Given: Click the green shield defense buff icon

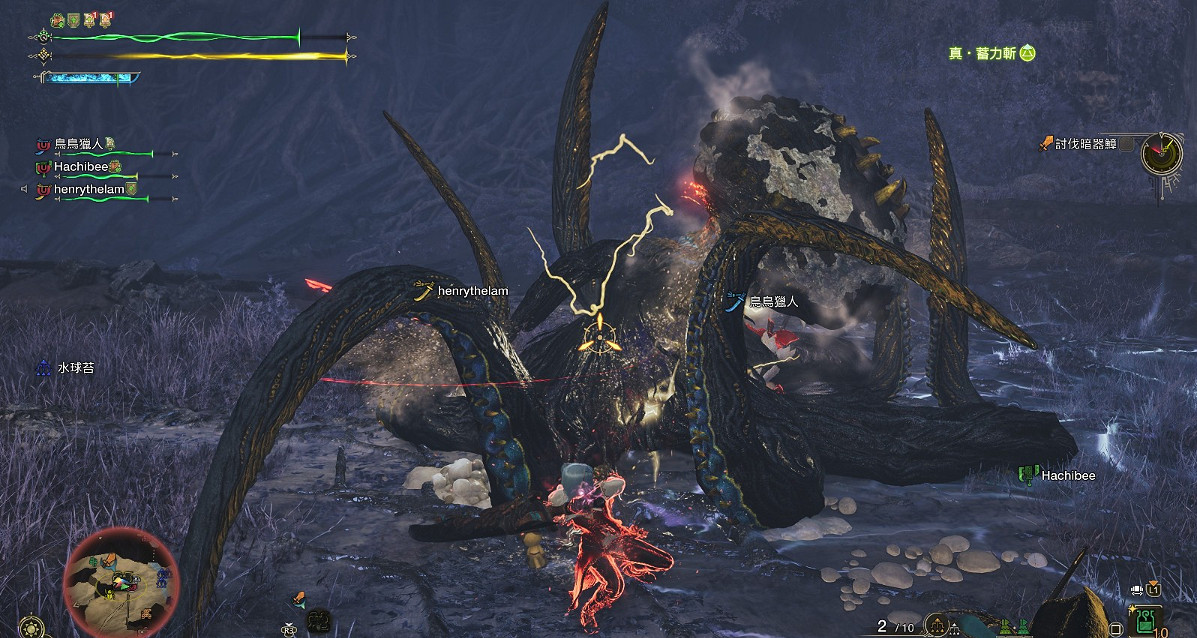Looking at the screenshot, I should tap(72, 19).
